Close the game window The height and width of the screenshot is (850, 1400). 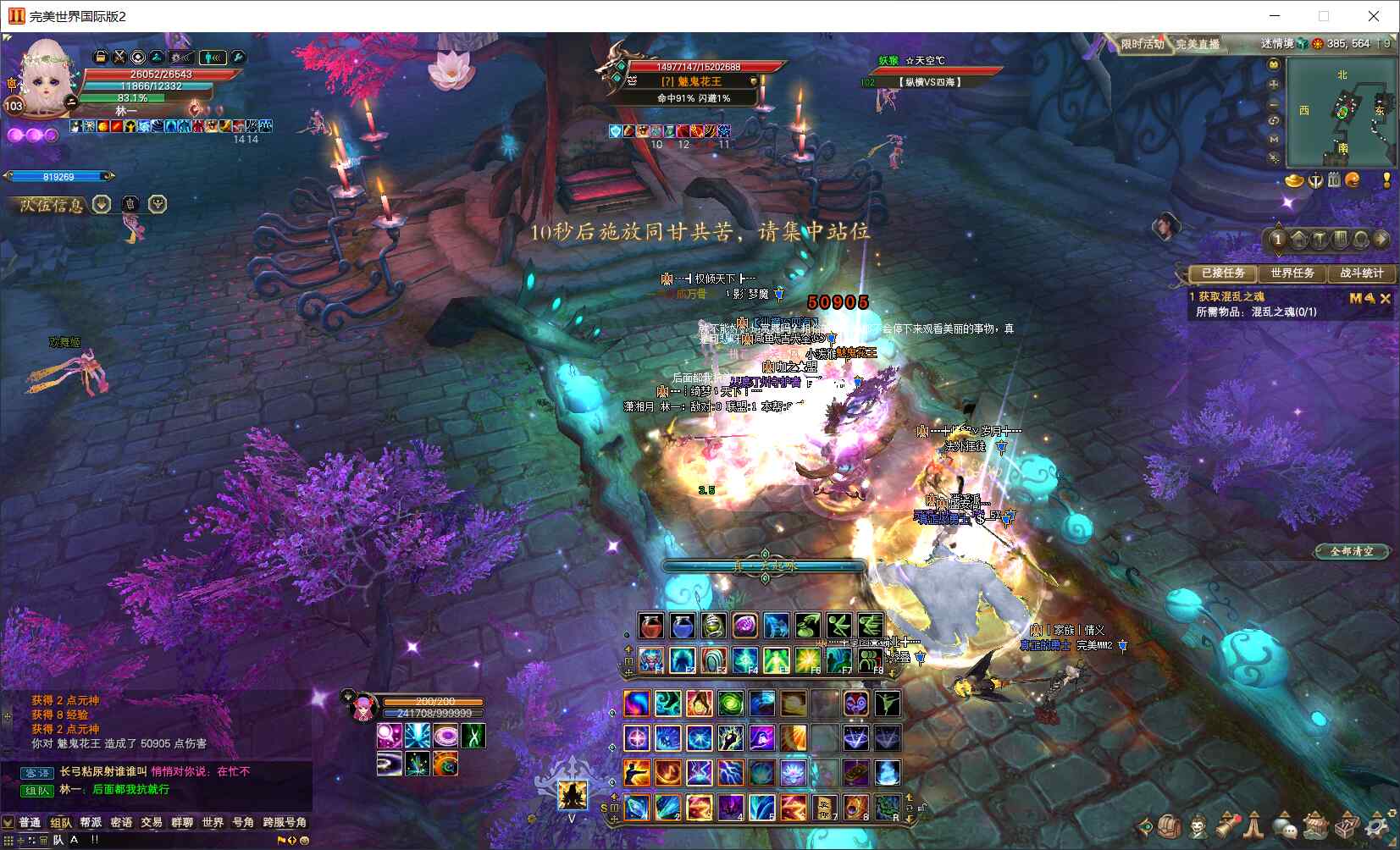tap(1374, 16)
